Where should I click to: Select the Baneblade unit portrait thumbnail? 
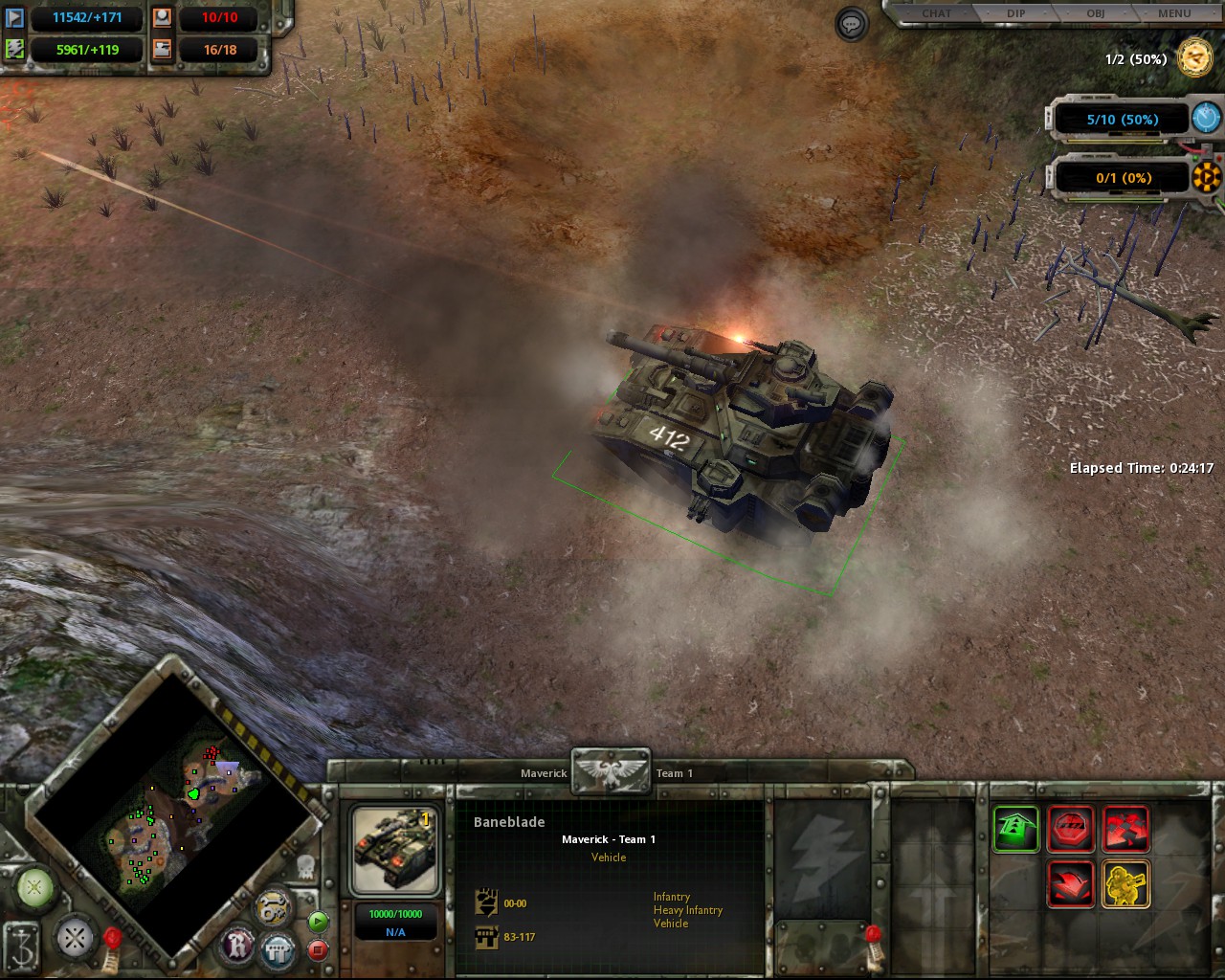394,849
